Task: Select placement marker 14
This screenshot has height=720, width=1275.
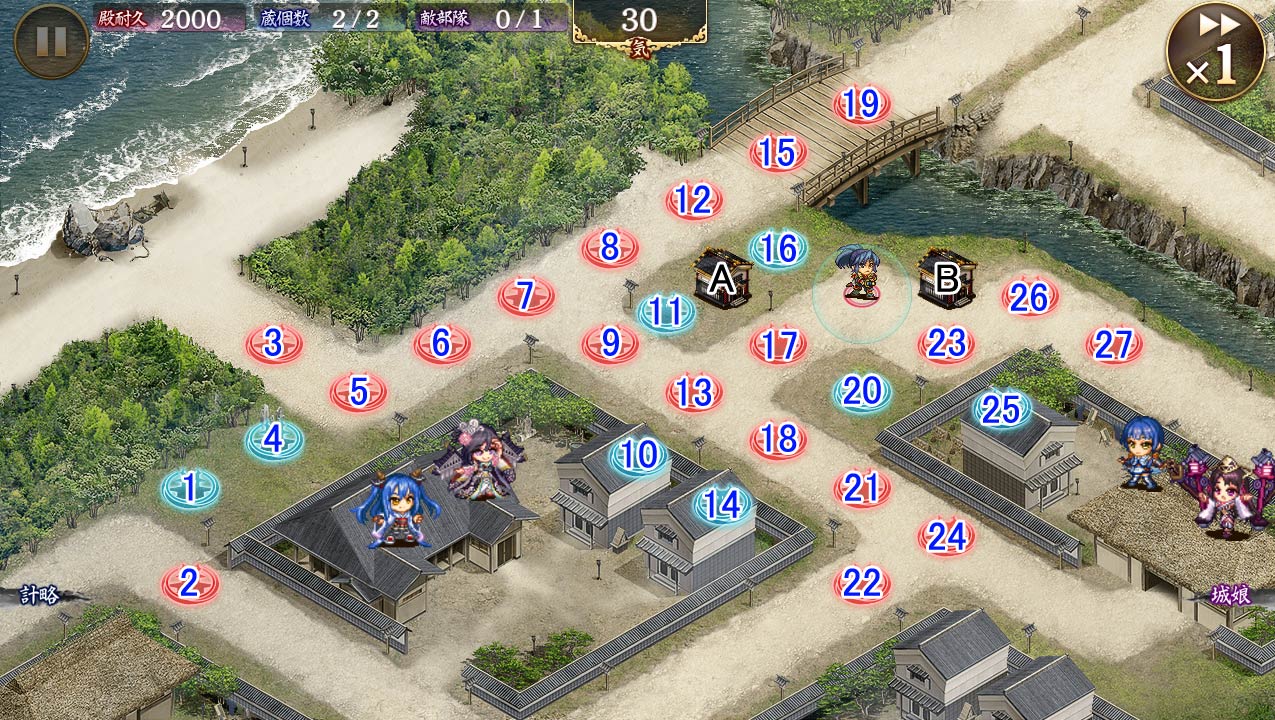Action: (x=722, y=505)
